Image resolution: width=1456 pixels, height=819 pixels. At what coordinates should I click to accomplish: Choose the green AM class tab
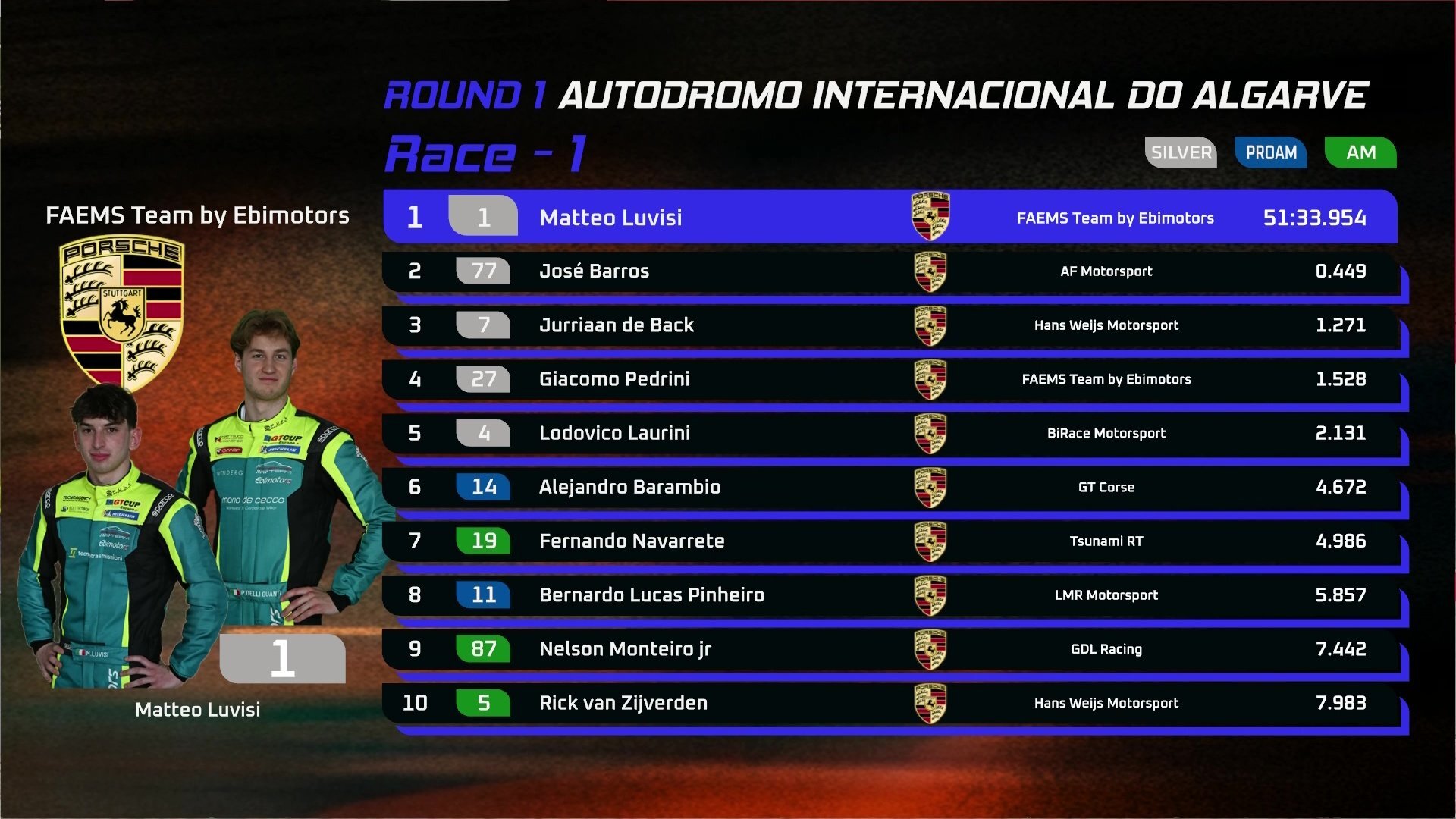pyautogui.click(x=1360, y=152)
